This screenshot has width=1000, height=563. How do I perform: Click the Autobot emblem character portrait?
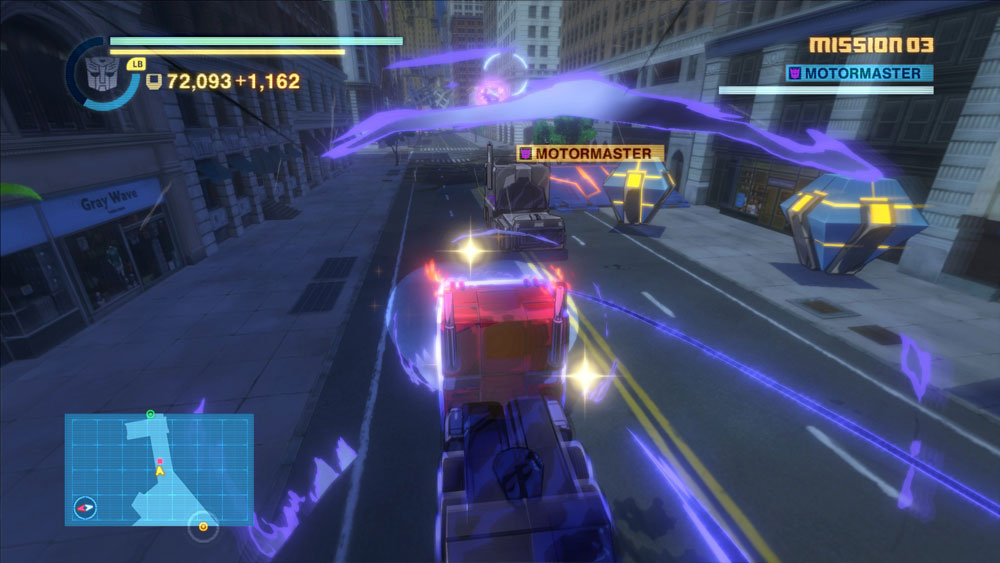pyautogui.click(x=101, y=74)
